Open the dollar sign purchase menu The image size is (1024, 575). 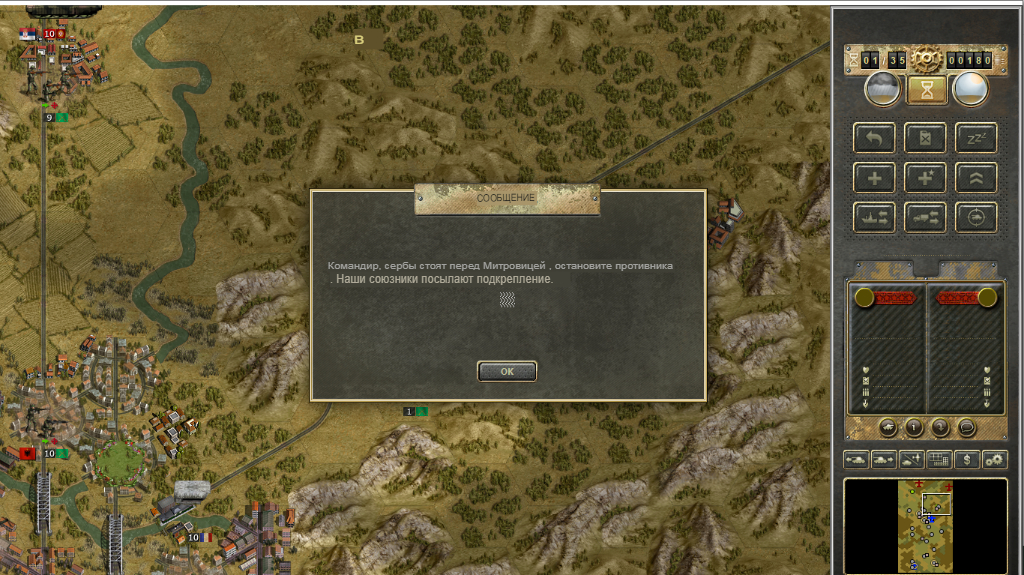[967, 459]
